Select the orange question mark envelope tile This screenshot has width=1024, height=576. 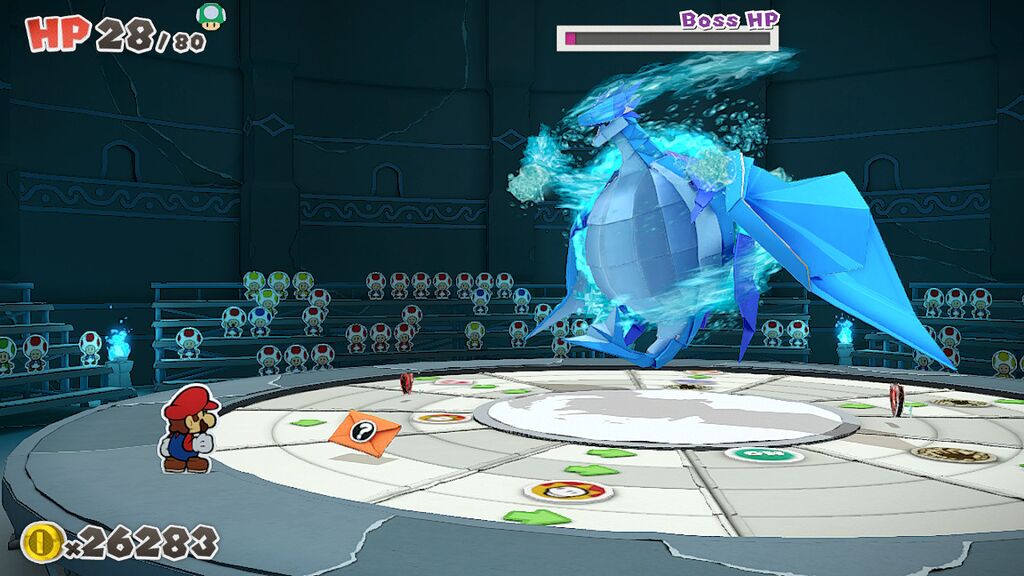click(364, 432)
